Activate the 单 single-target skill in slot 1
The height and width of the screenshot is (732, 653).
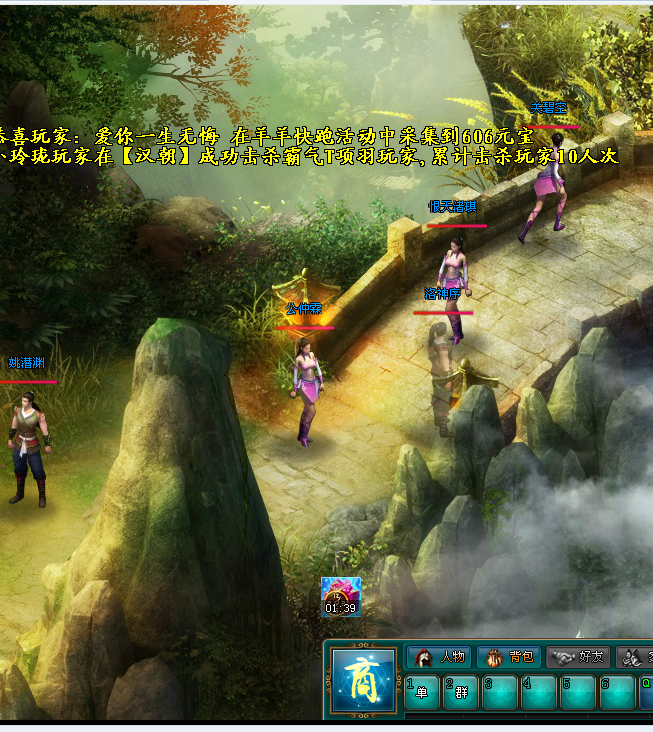point(422,692)
